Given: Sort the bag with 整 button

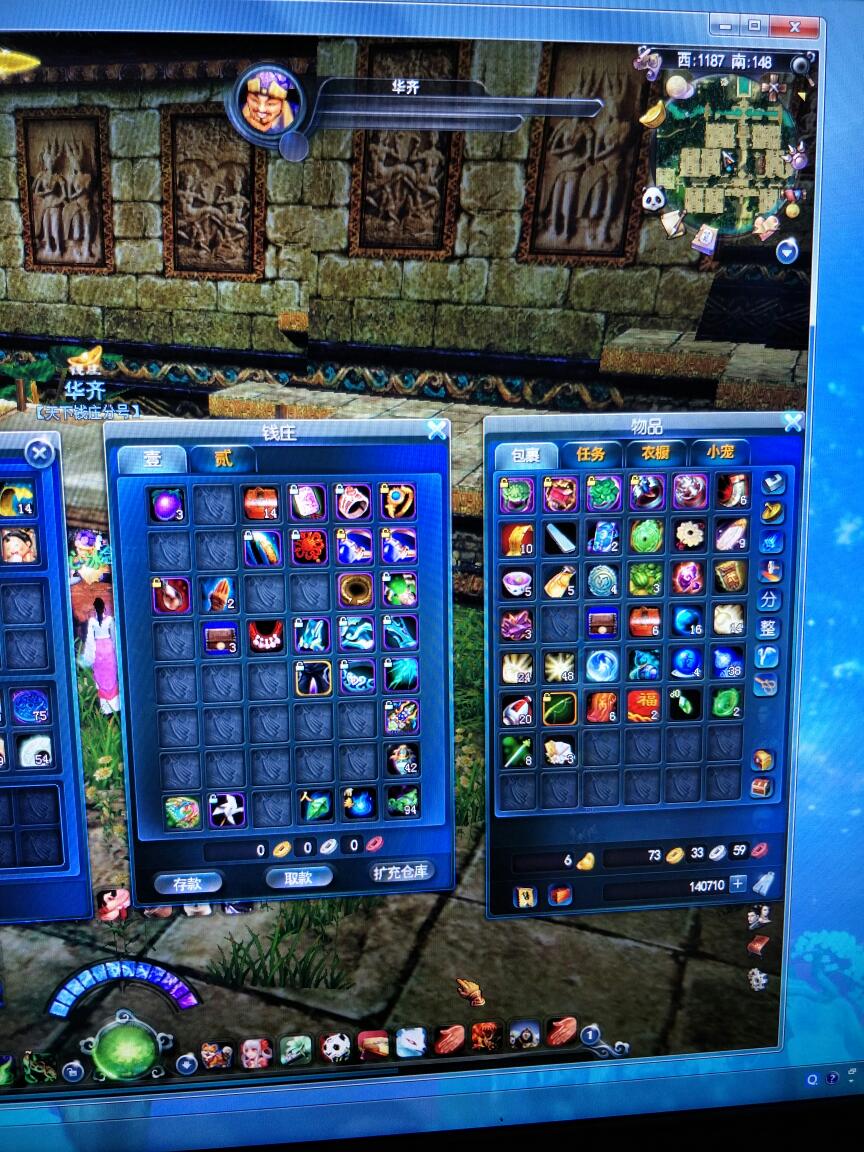Looking at the screenshot, I should (x=768, y=628).
